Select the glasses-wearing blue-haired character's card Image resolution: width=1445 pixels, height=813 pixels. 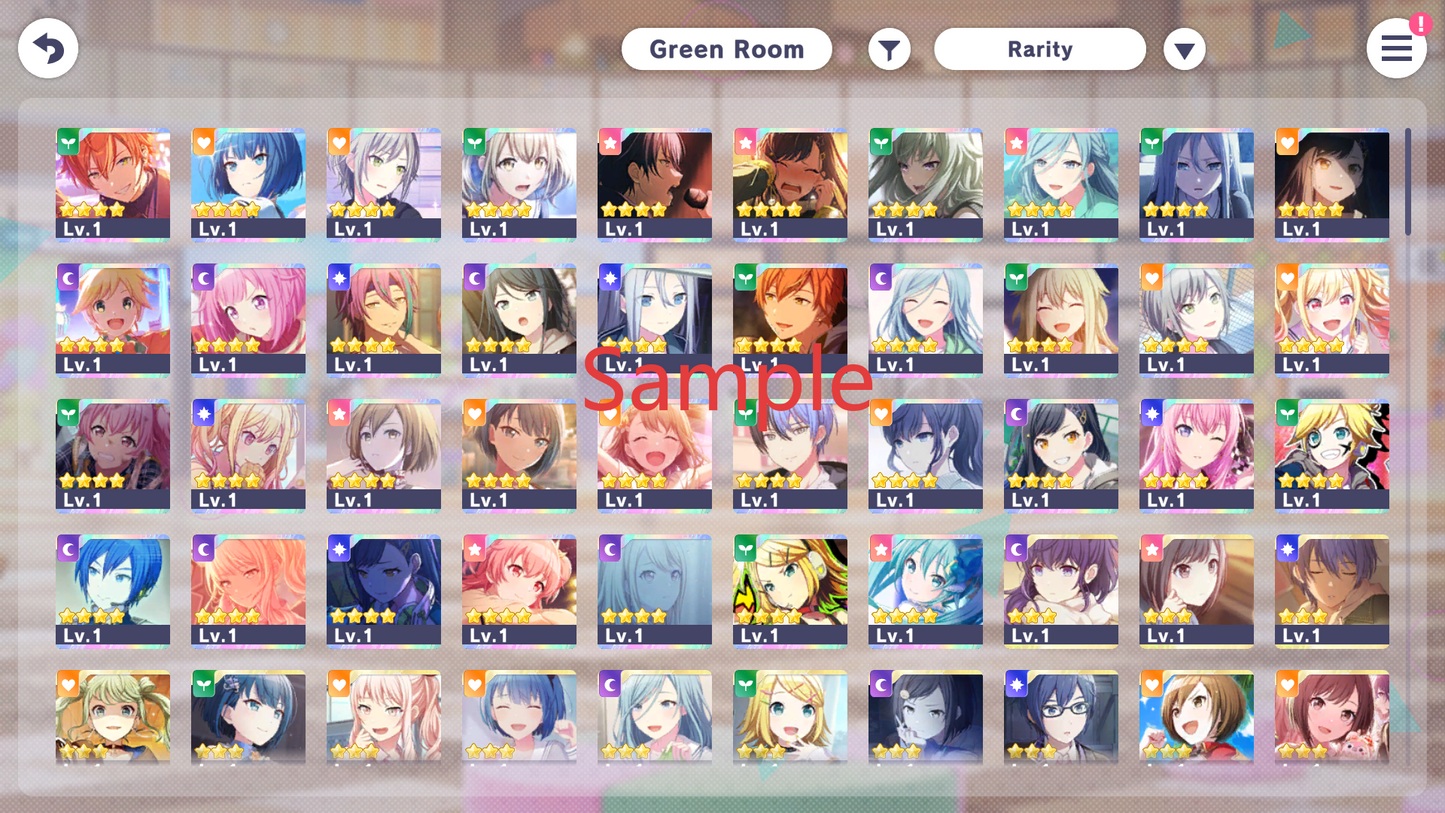[x=1061, y=720]
